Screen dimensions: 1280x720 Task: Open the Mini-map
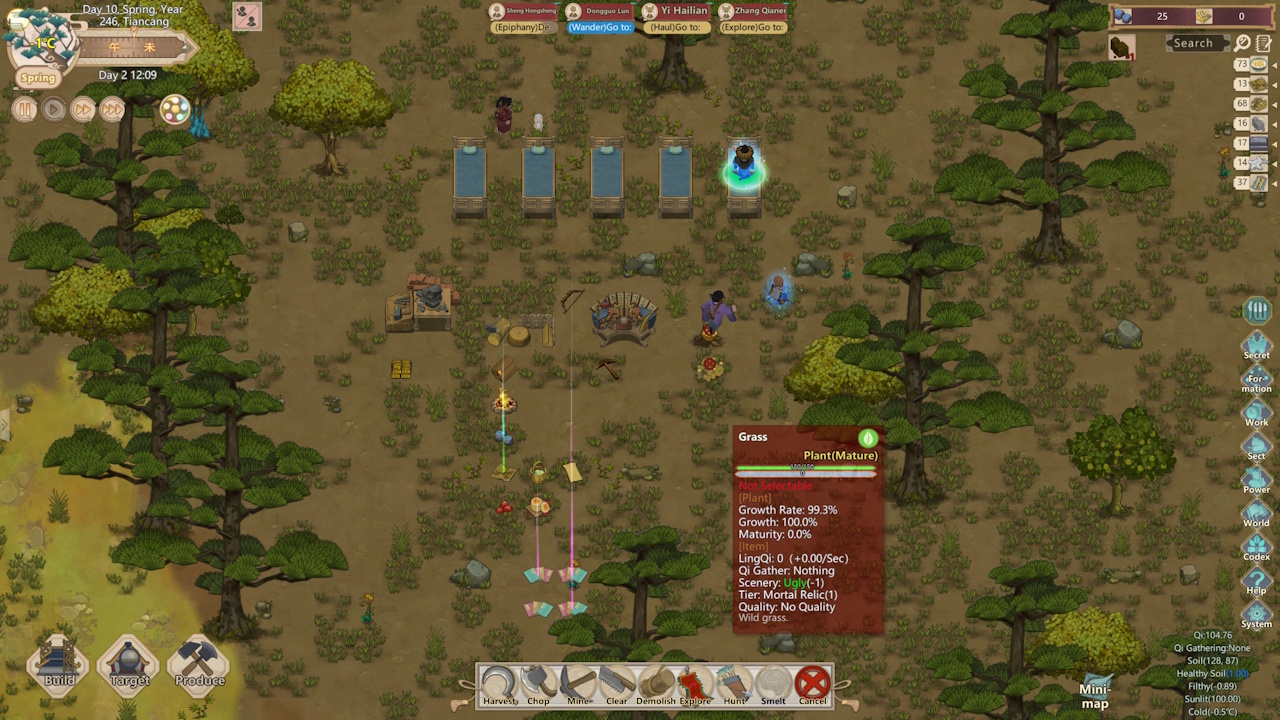tap(1095, 690)
